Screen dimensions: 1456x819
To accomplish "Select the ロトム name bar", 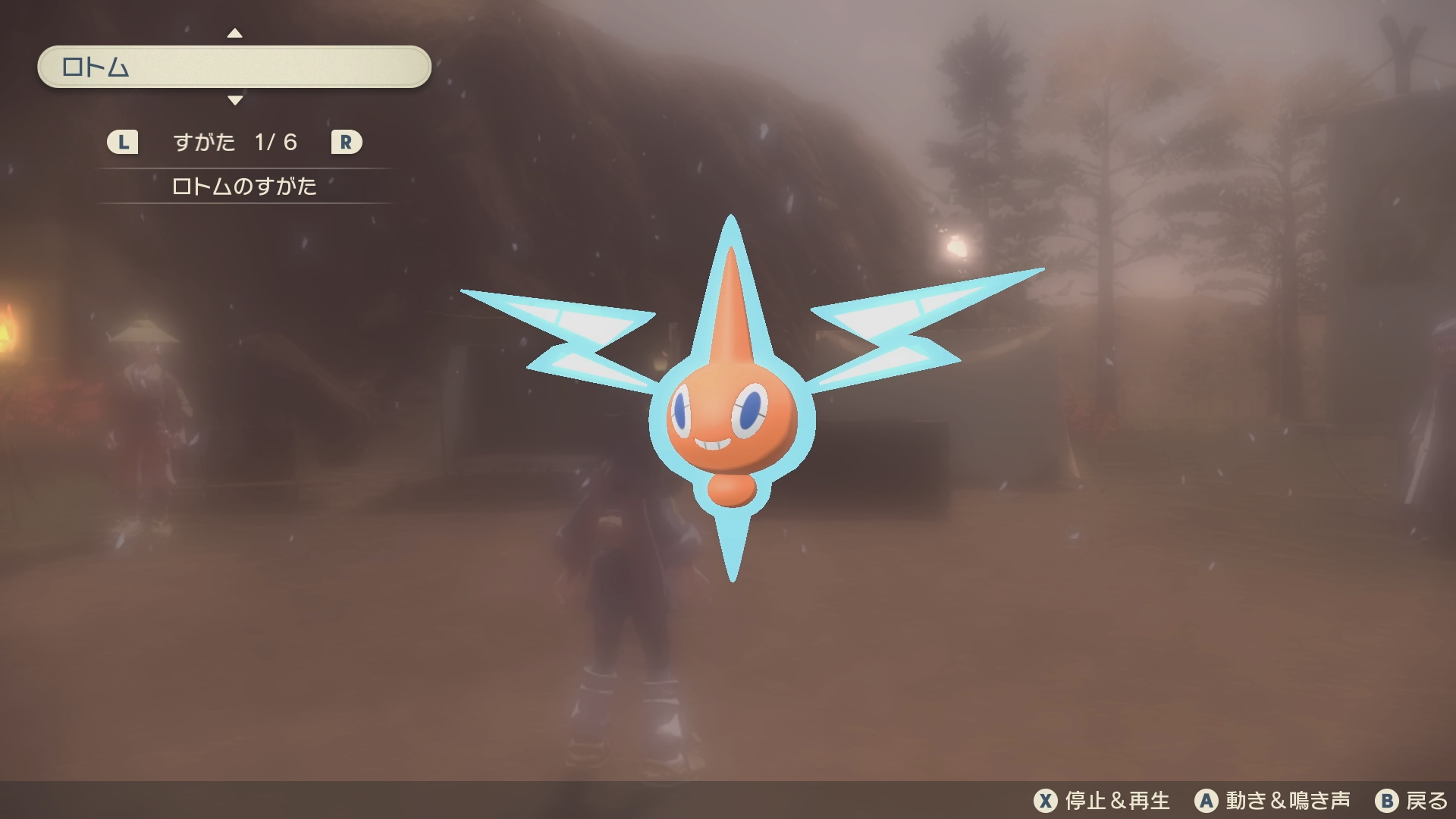I will [x=234, y=67].
